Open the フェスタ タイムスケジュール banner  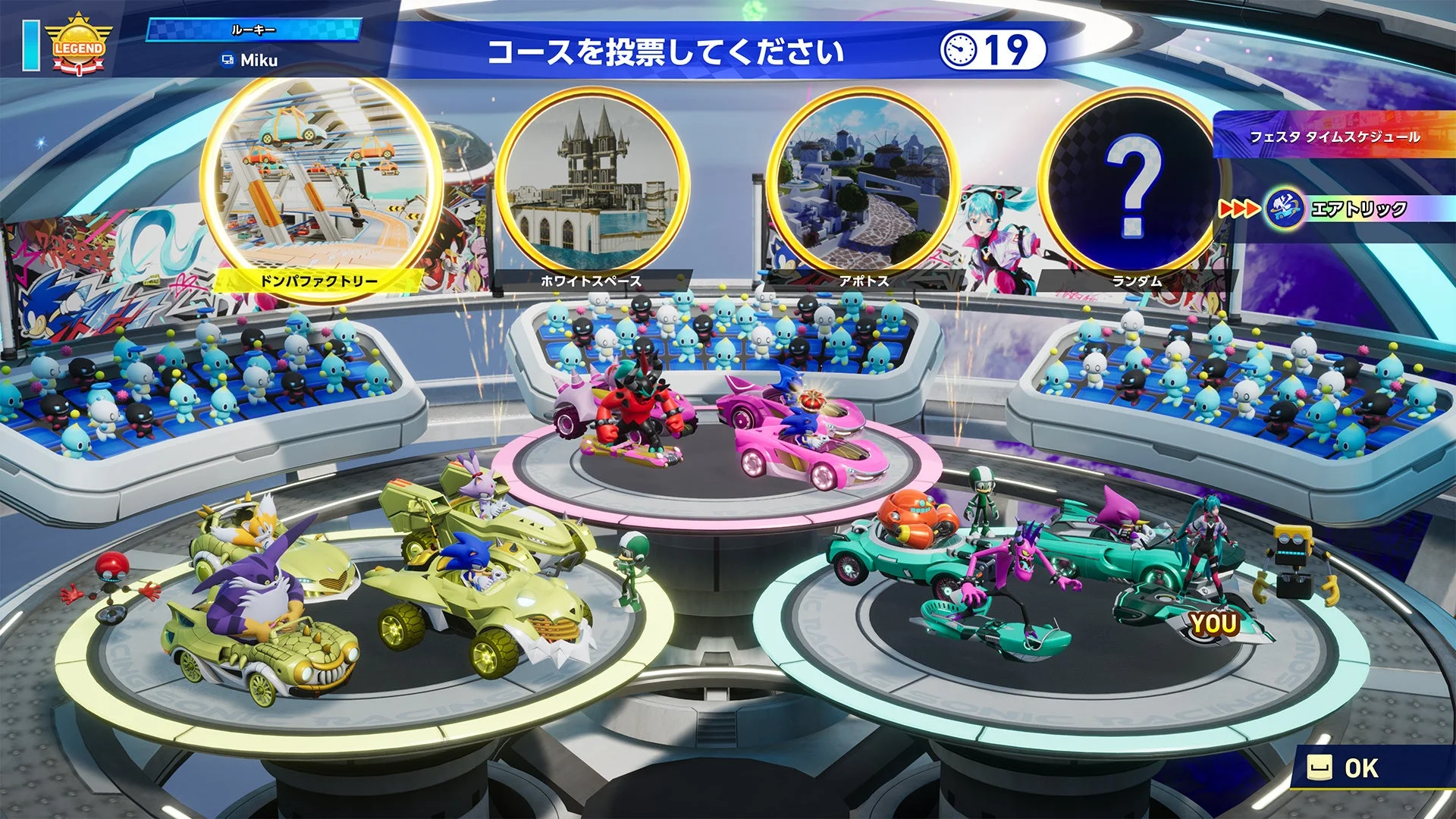pyautogui.click(x=1334, y=137)
